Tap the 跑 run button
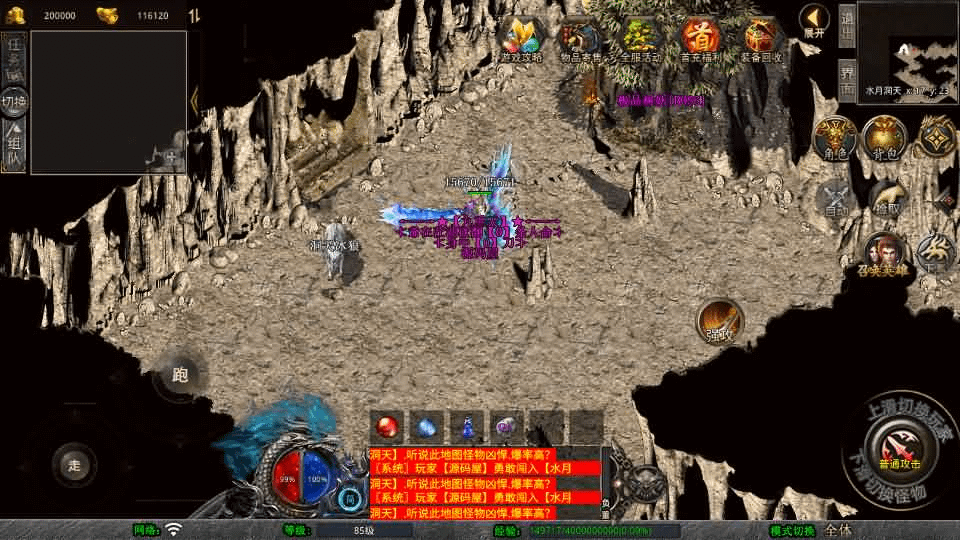The image size is (960, 540). coord(181,375)
